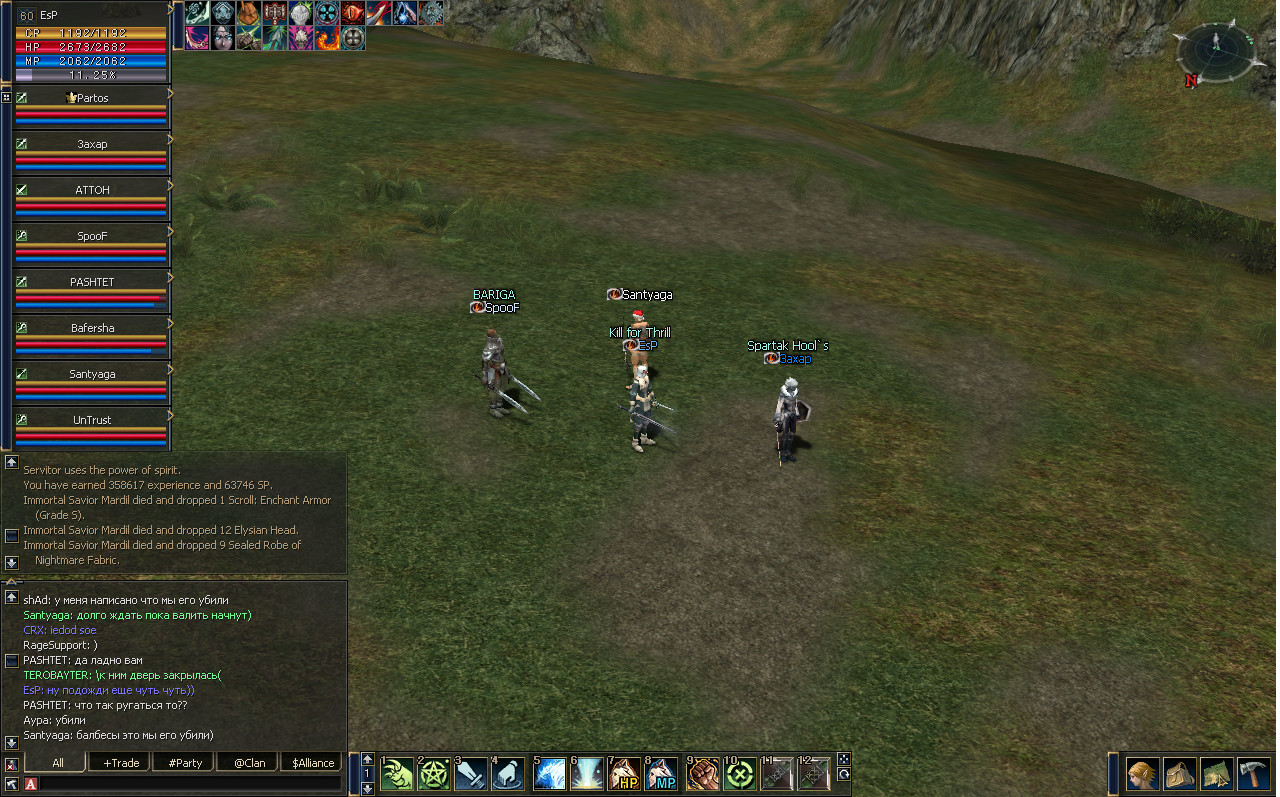Switch chat to the +Trade tab
Viewport: 1280px width, 797px height.
(121, 763)
